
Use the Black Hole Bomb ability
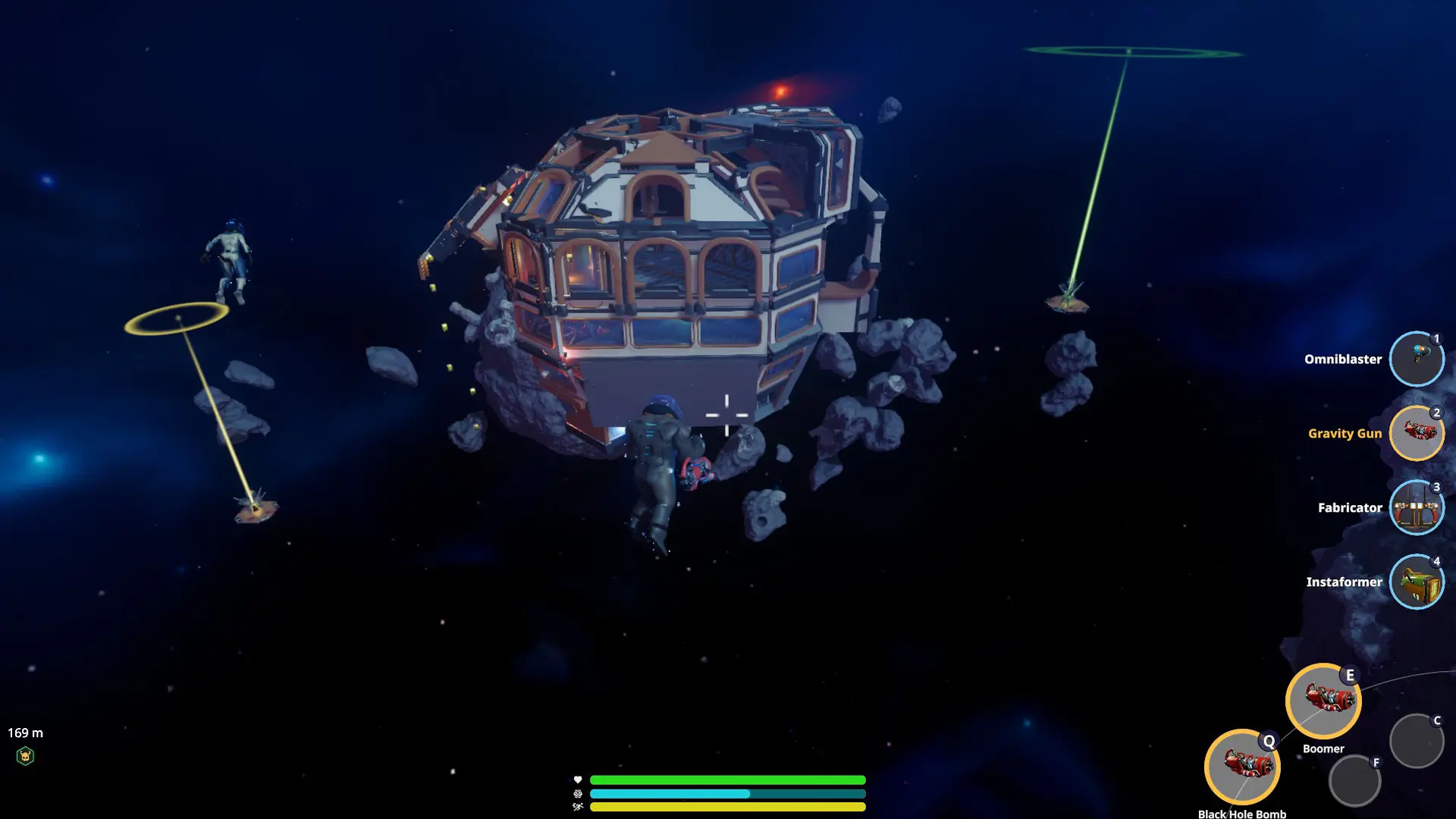coord(1242,767)
